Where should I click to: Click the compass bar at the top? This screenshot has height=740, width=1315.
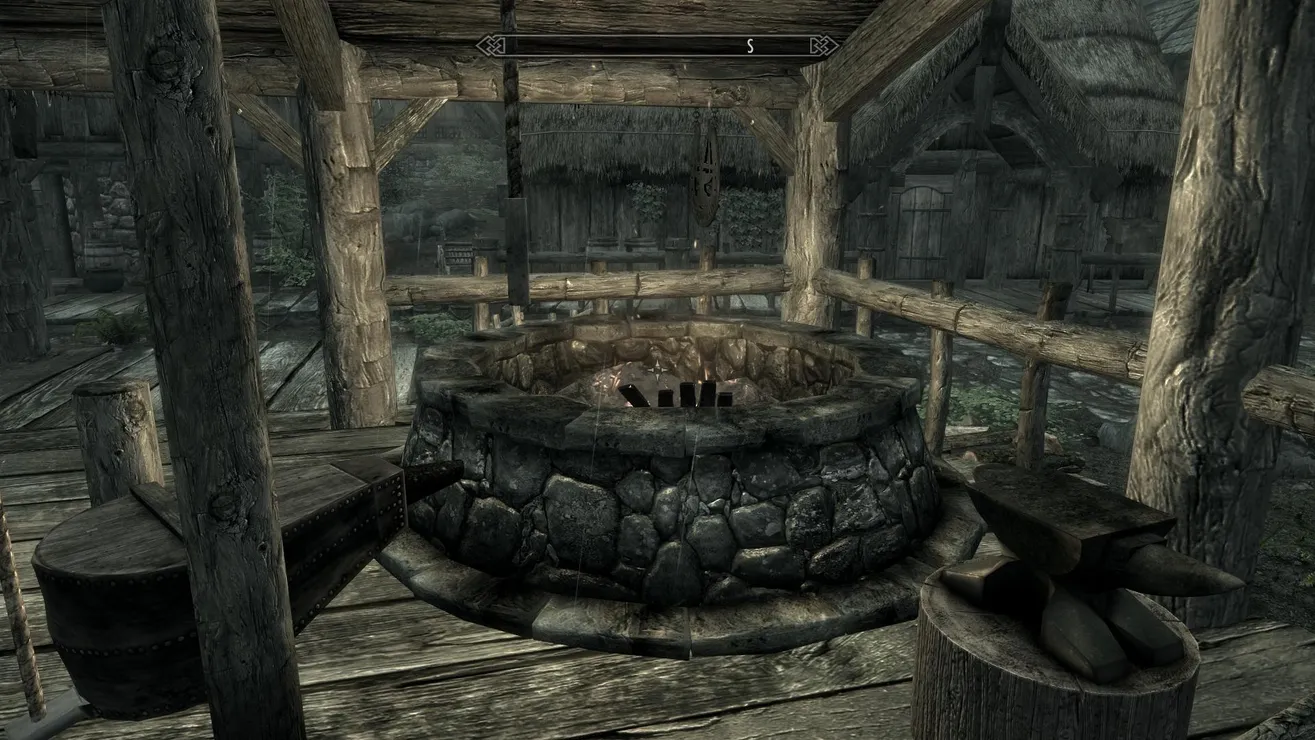[x=657, y=45]
